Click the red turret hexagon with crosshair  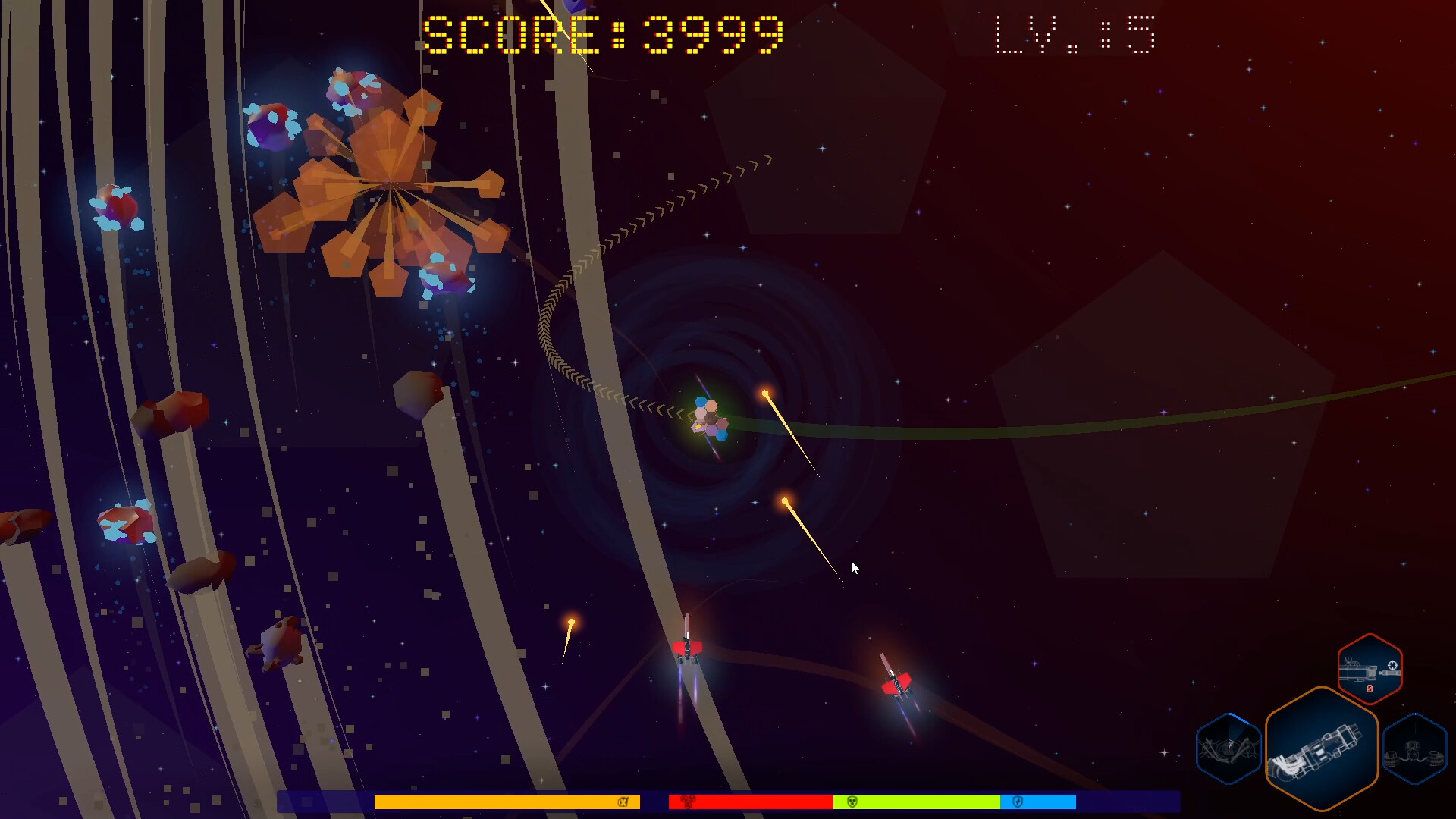click(x=1369, y=671)
